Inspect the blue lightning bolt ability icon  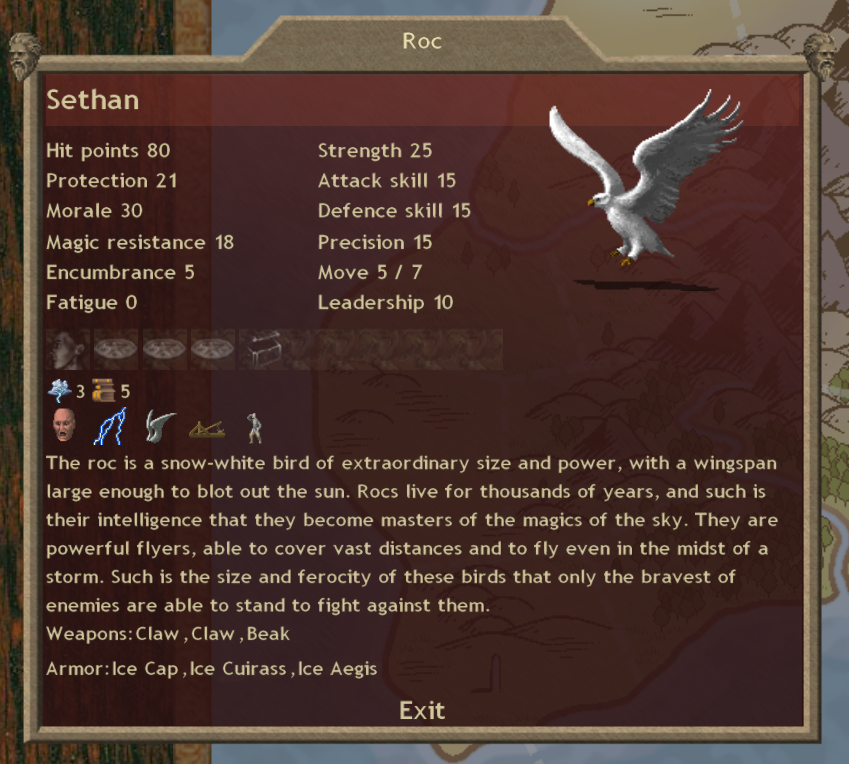(x=109, y=427)
